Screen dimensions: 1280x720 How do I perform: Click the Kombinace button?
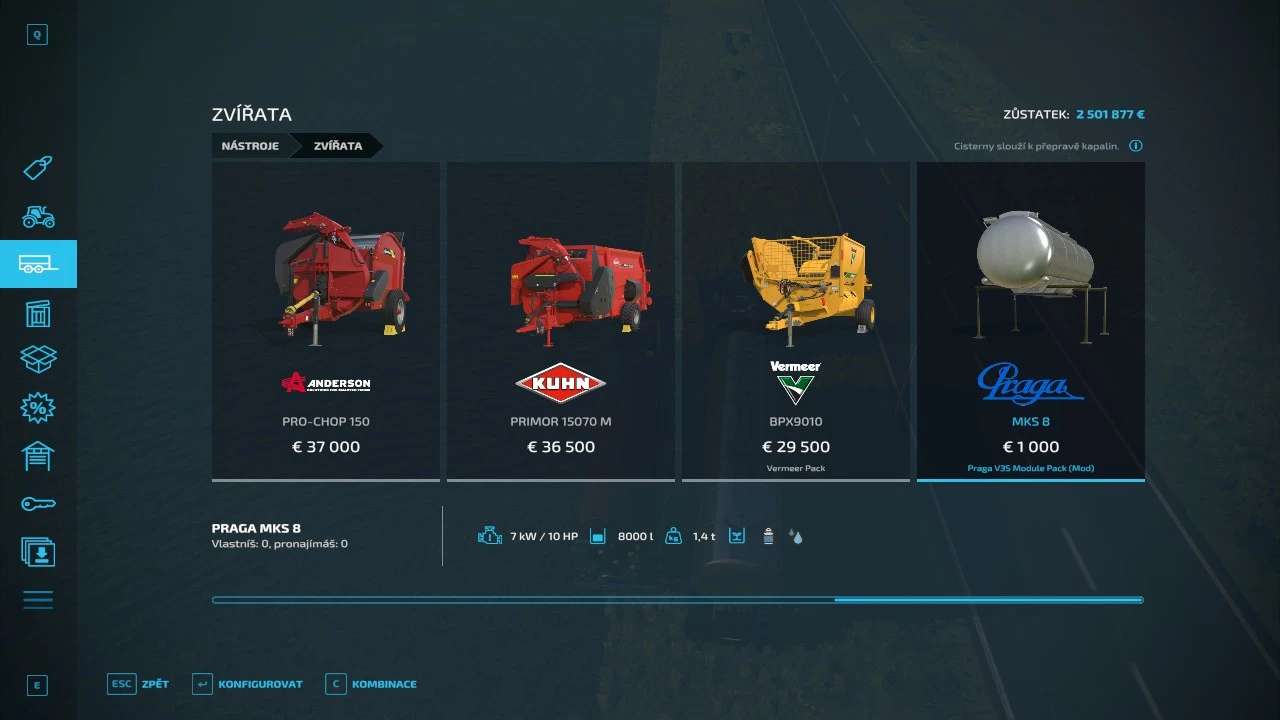click(371, 684)
